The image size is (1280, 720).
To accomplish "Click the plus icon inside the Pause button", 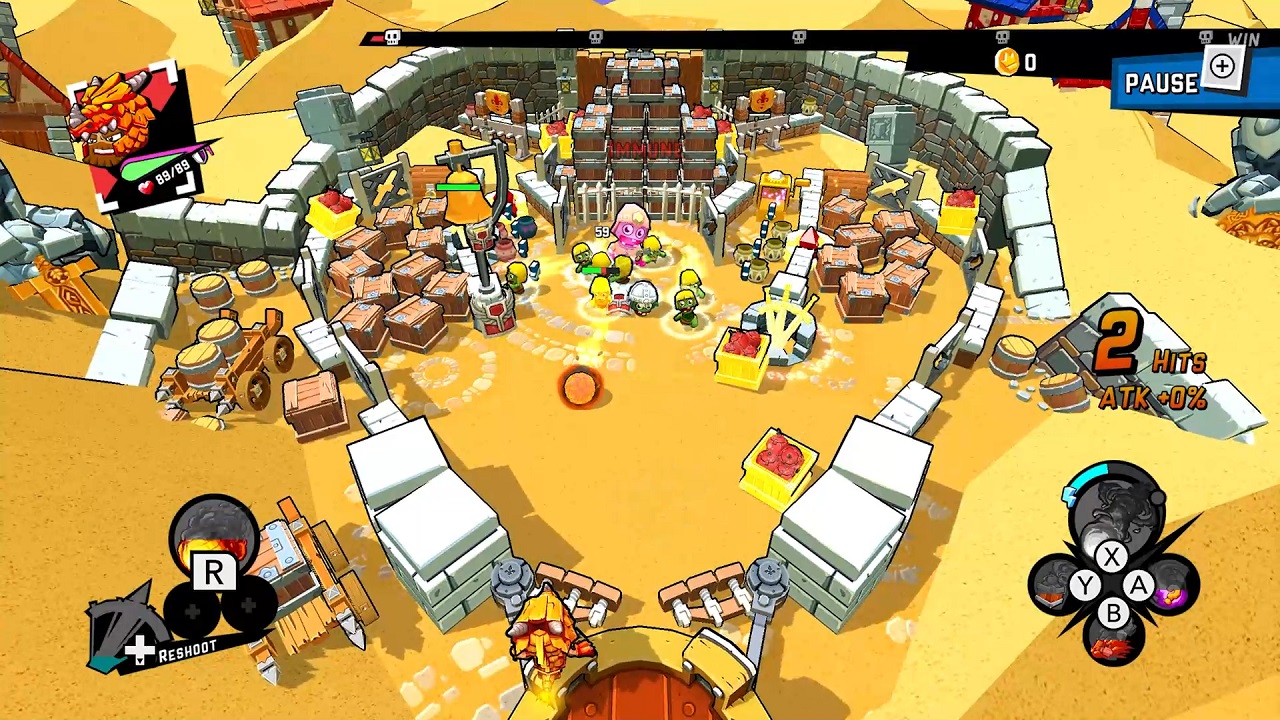I will [1222, 66].
